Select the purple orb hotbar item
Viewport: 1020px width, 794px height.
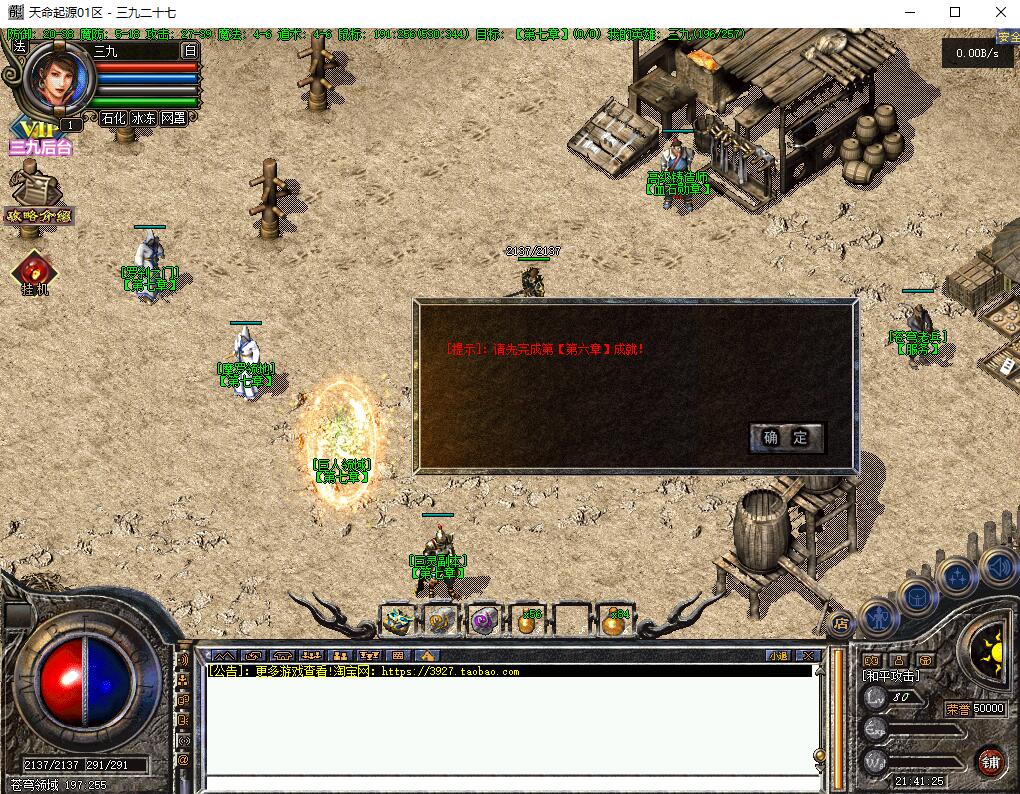(485, 621)
